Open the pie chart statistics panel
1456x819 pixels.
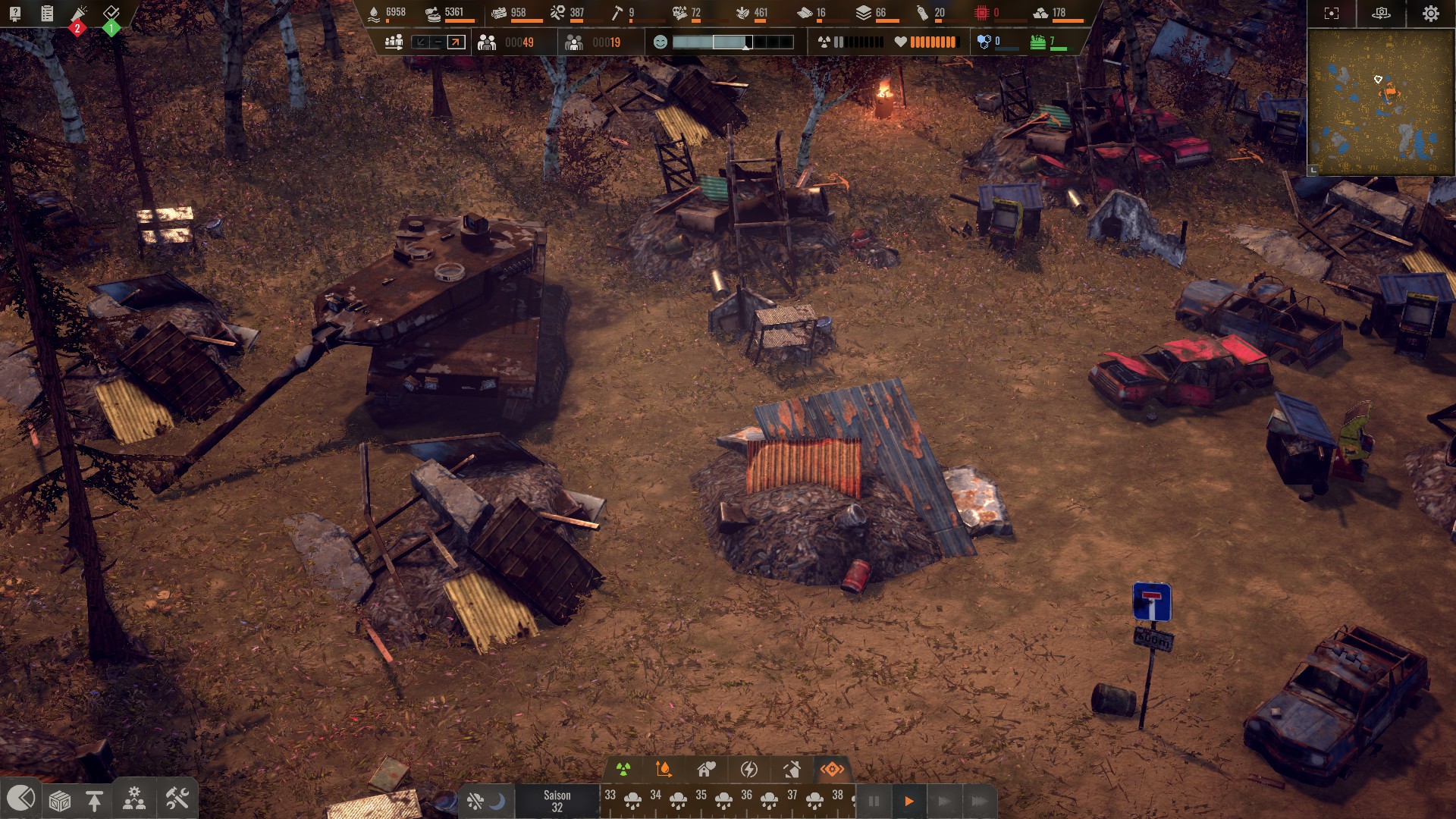pos(20,799)
